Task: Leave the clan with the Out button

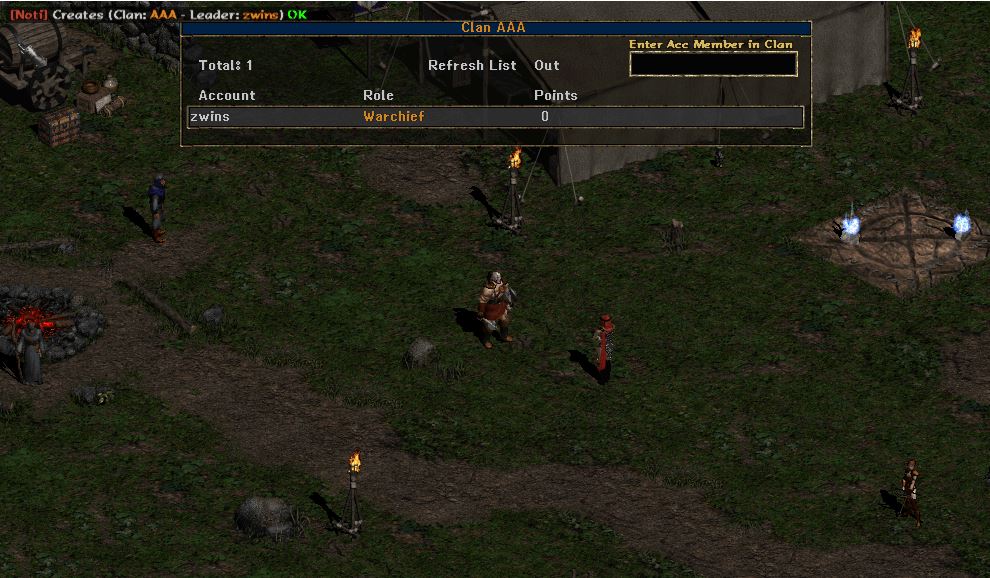Action: (547, 65)
